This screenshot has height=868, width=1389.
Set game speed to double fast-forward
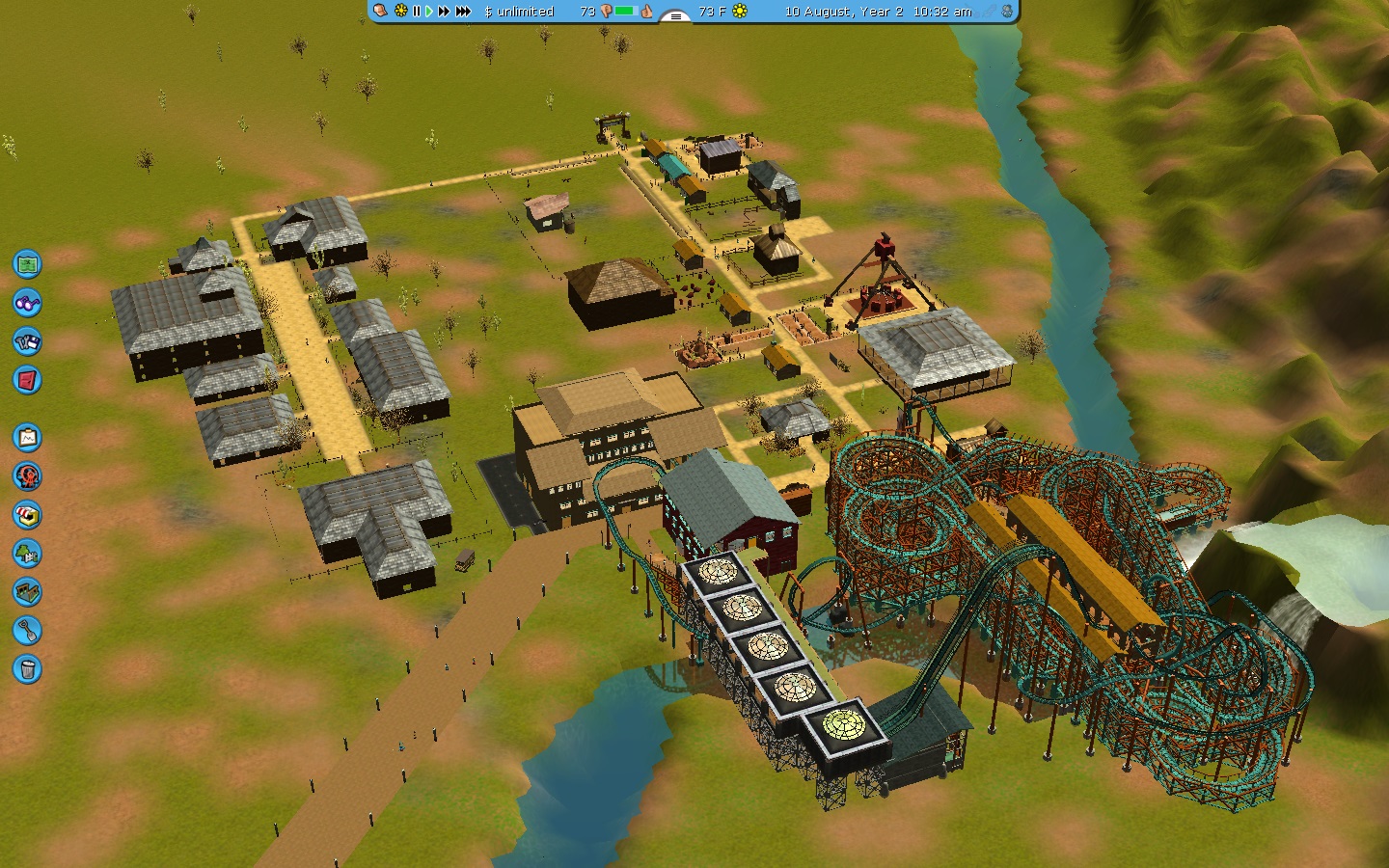(444, 12)
